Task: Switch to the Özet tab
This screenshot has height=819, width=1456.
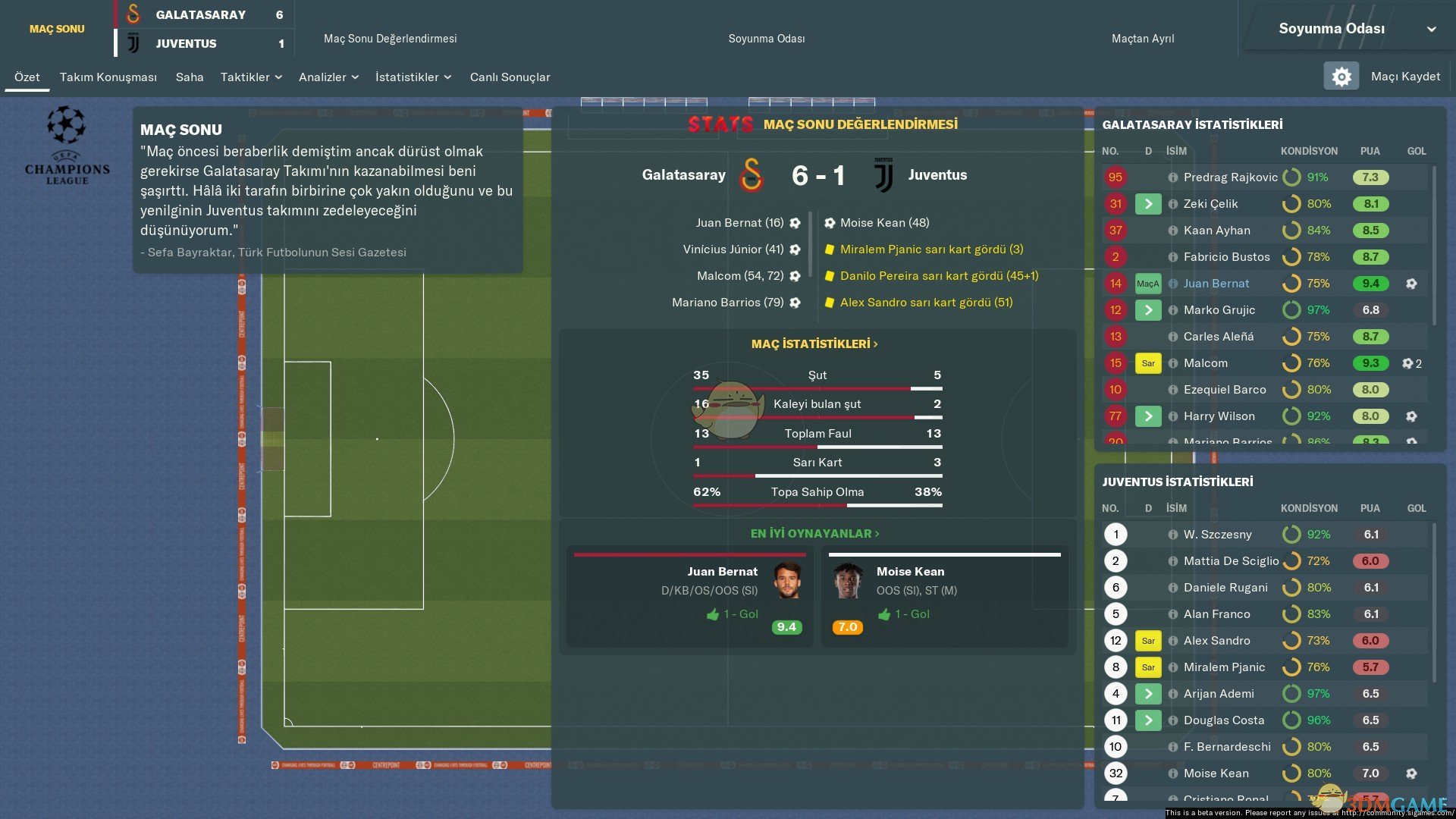Action: pyautogui.click(x=27, y=77)
